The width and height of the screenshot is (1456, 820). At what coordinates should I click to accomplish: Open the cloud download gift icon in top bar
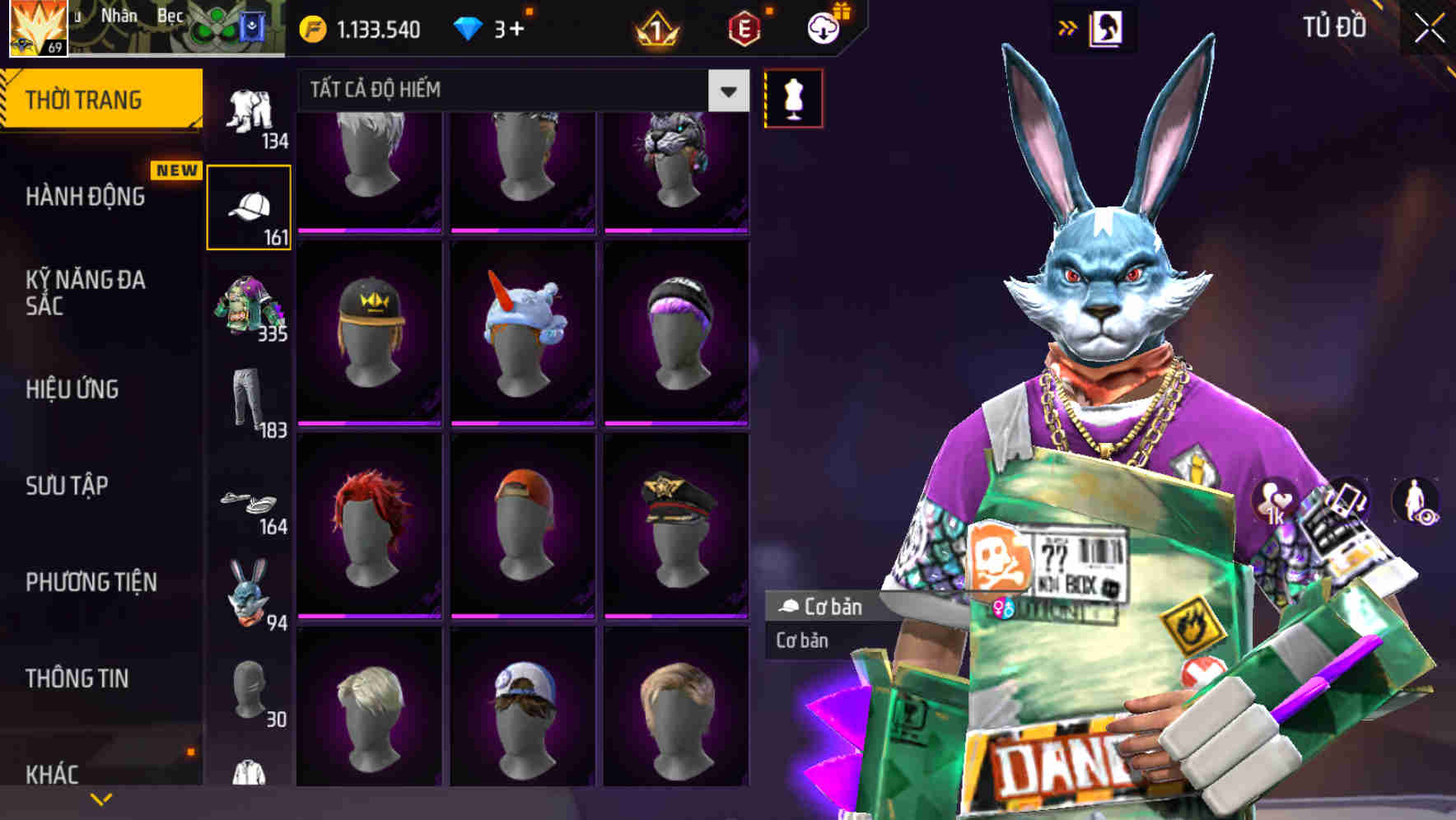click(821, 29)
